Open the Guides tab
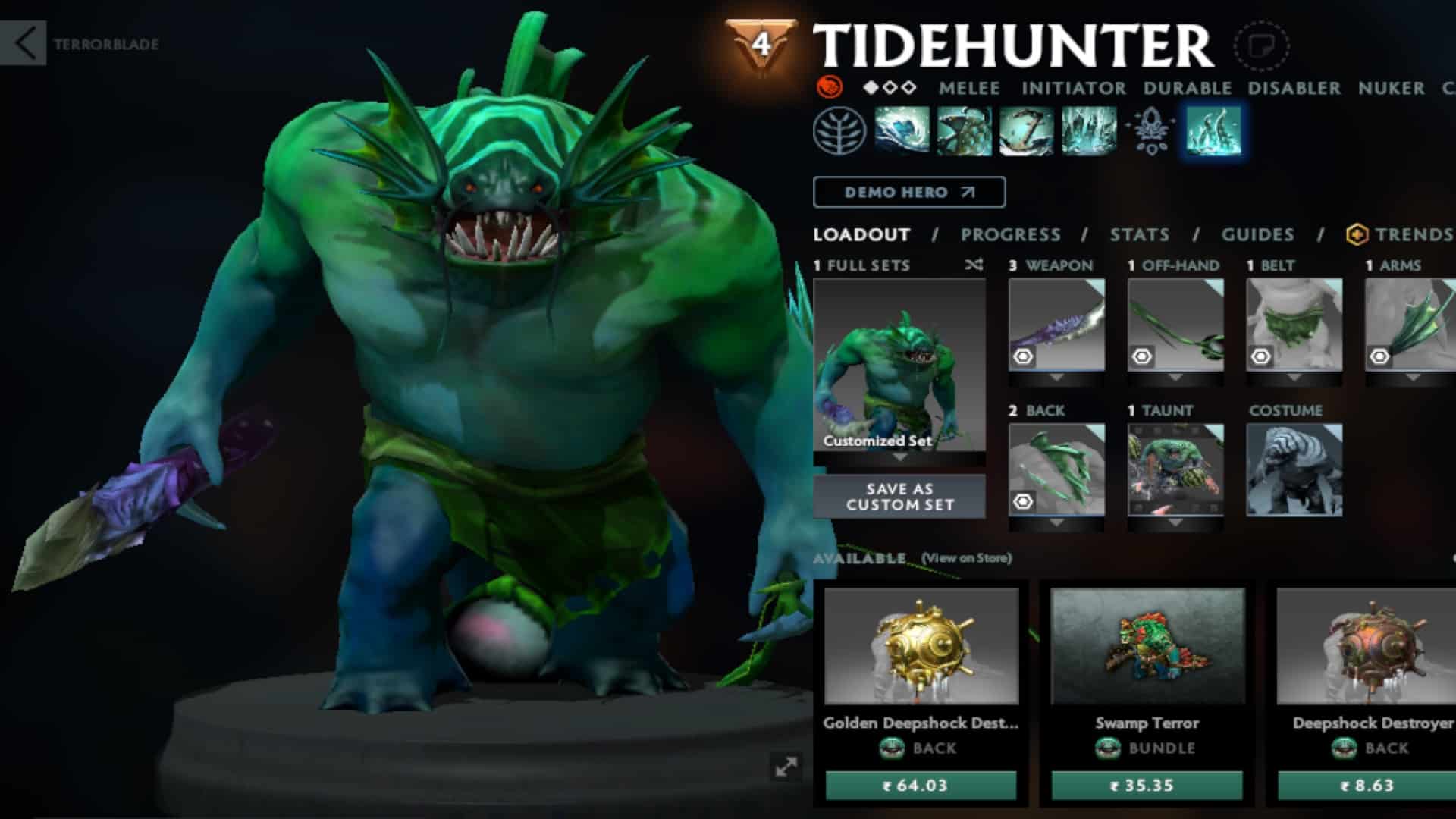 [1258, 235]
